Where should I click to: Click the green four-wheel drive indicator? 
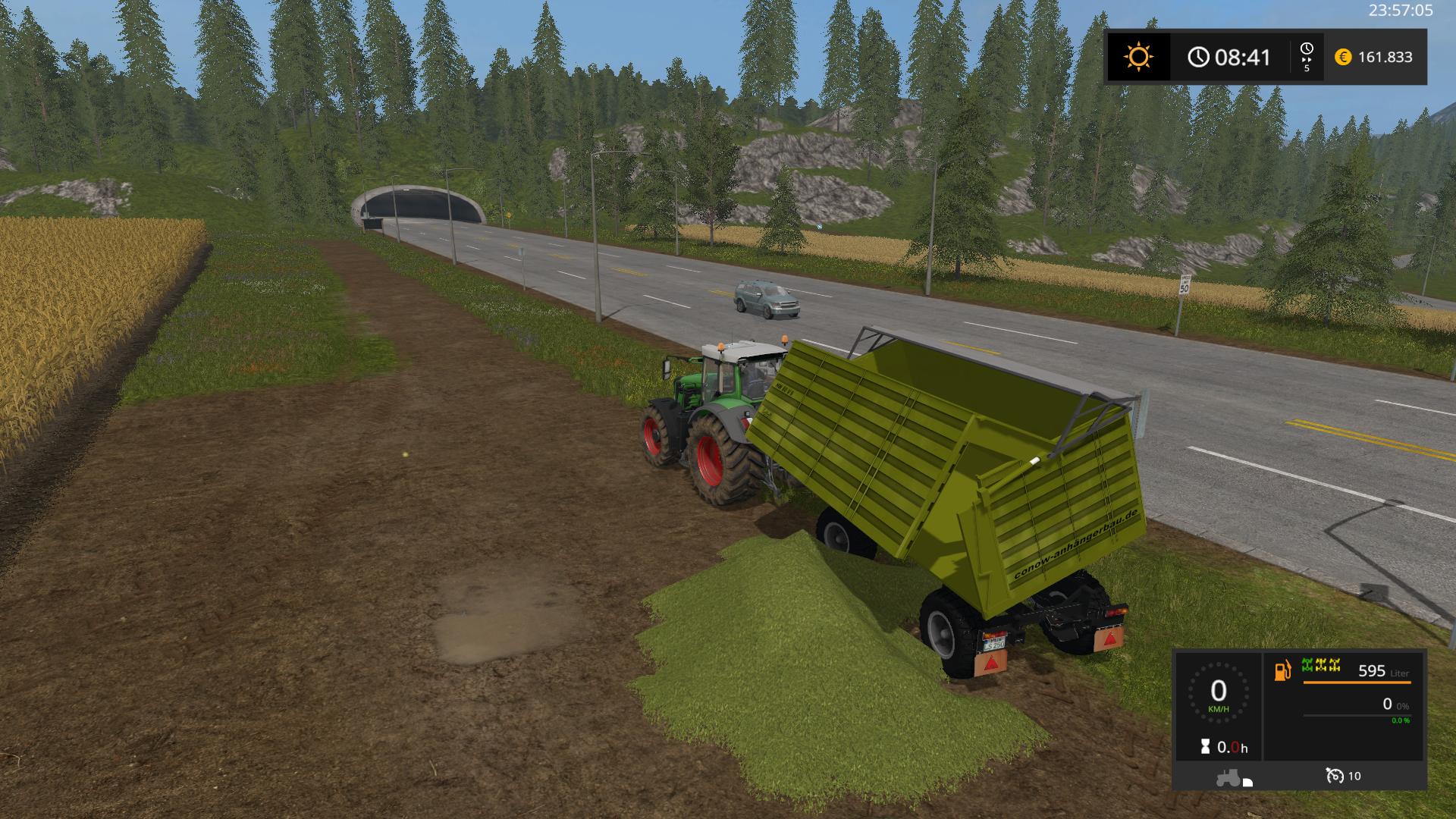pyautogui.click(x=1320, y=666)
